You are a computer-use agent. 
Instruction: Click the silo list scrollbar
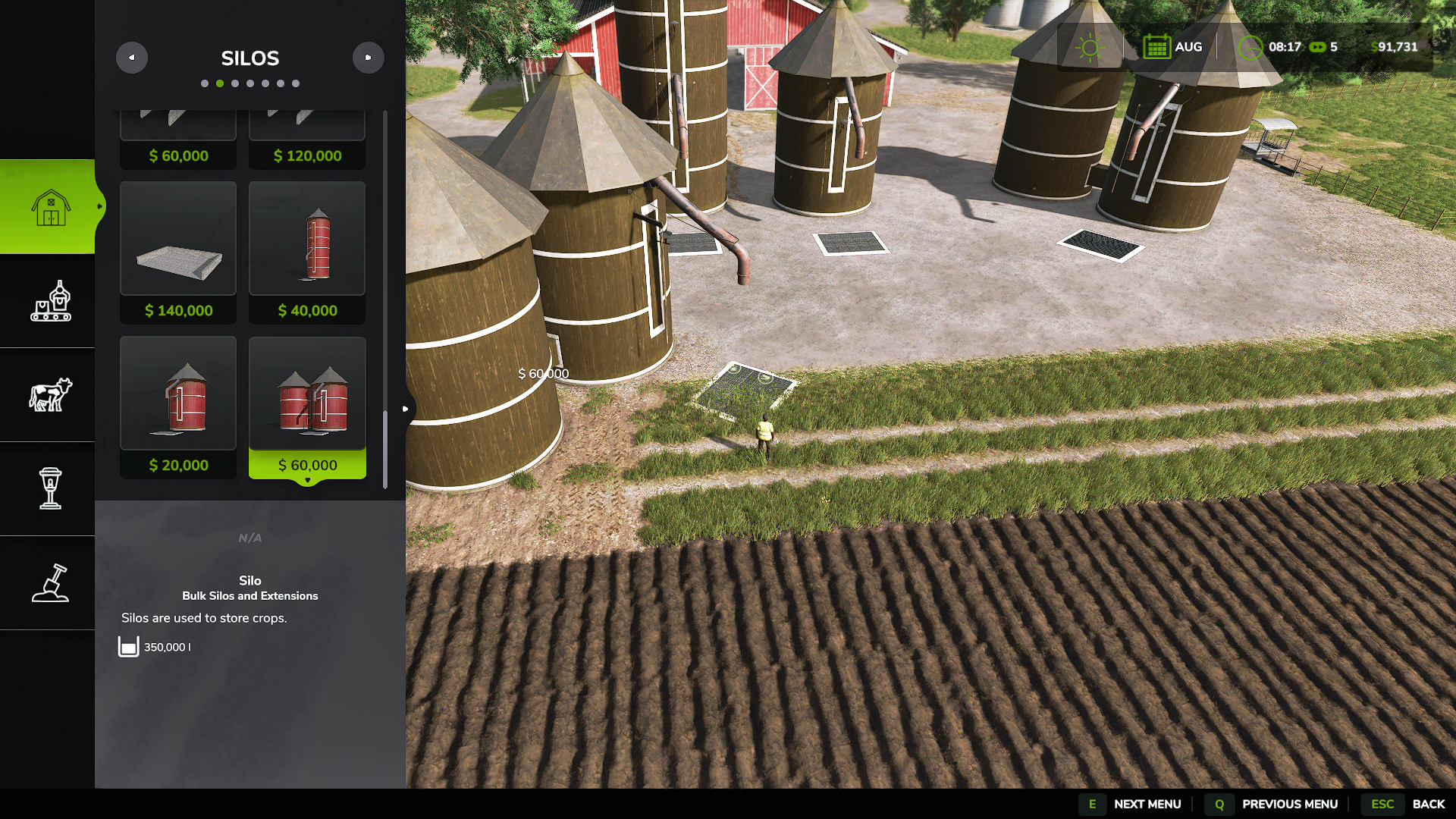[x=385, y=449]
